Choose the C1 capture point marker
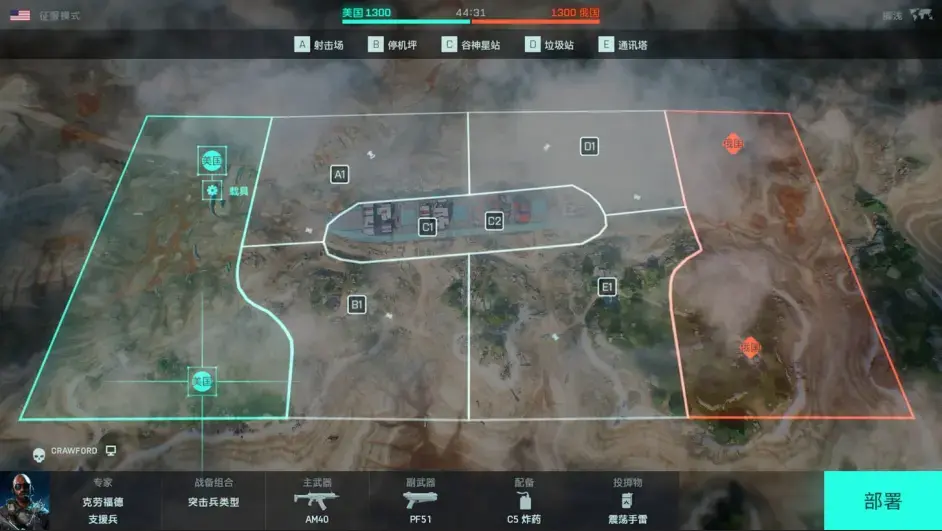Viewport: 942px width, 531px height. point(428,227)
